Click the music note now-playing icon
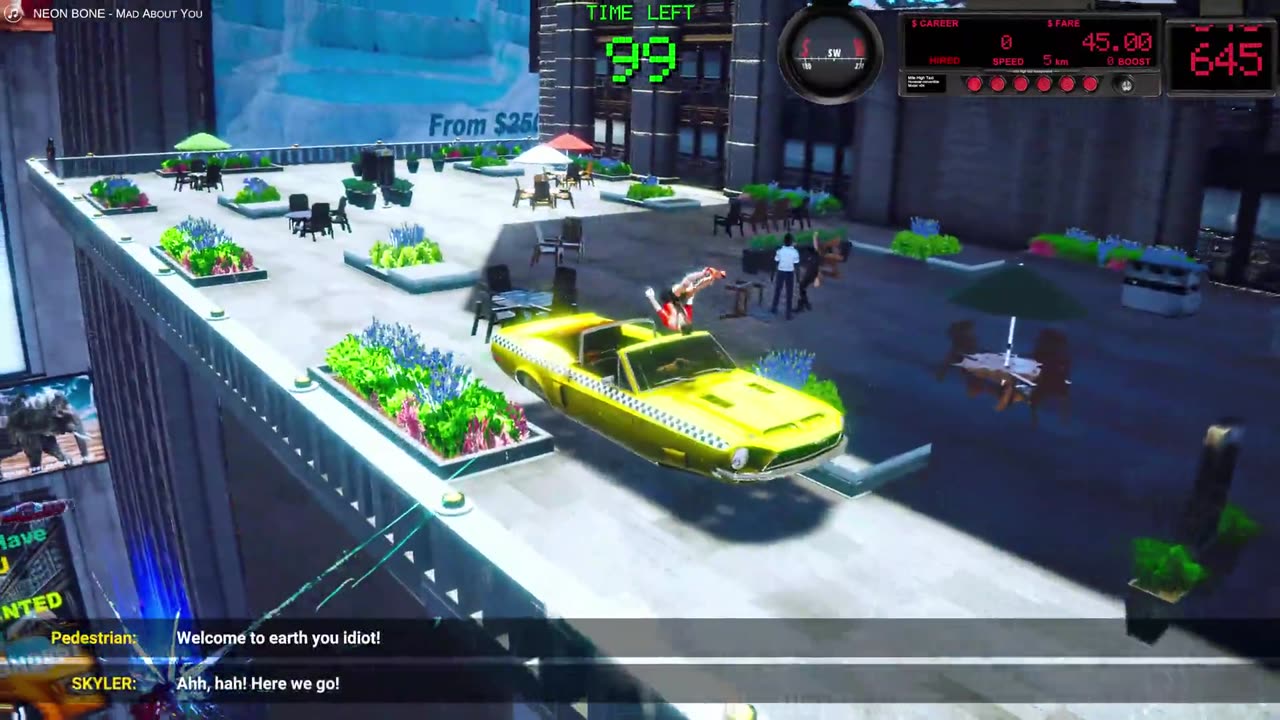The height and width of the screenshot is (720, 1280). click(14, 13)
